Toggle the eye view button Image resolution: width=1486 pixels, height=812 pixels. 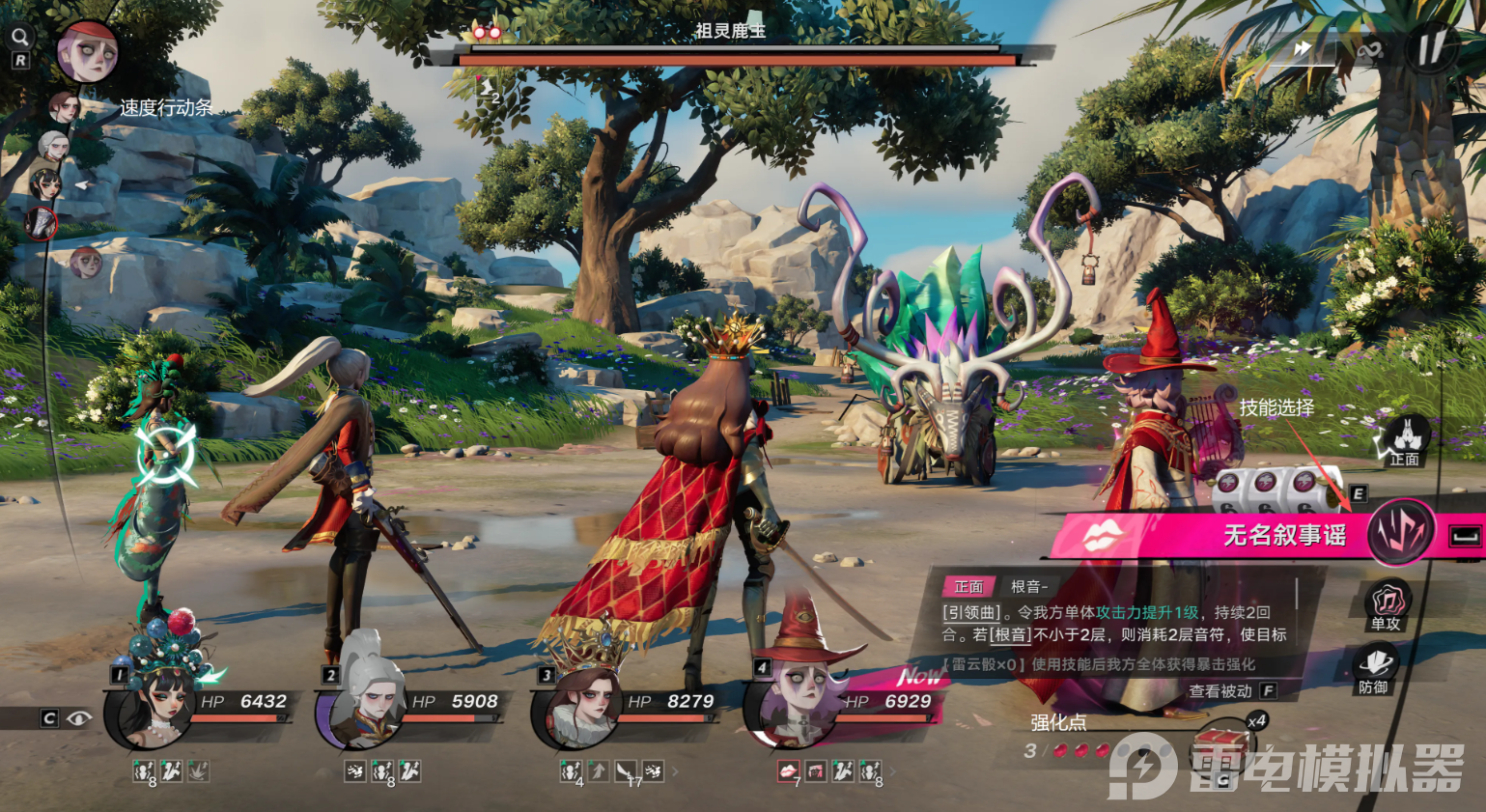pos(79,717)
